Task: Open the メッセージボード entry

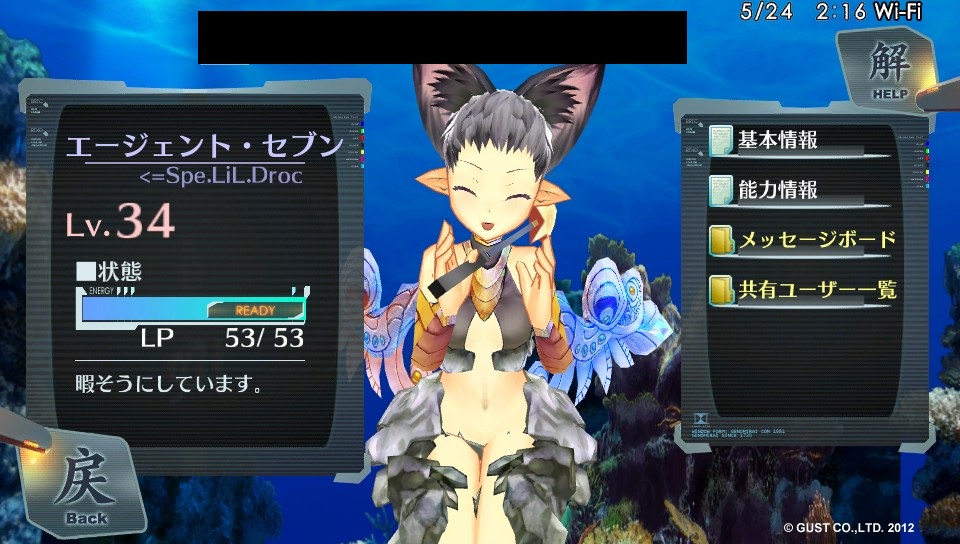Action: point(801,240)
